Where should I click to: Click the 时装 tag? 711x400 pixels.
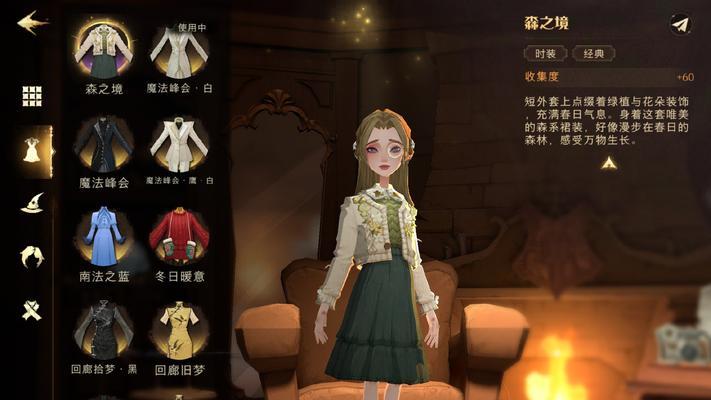click(546, 53)
